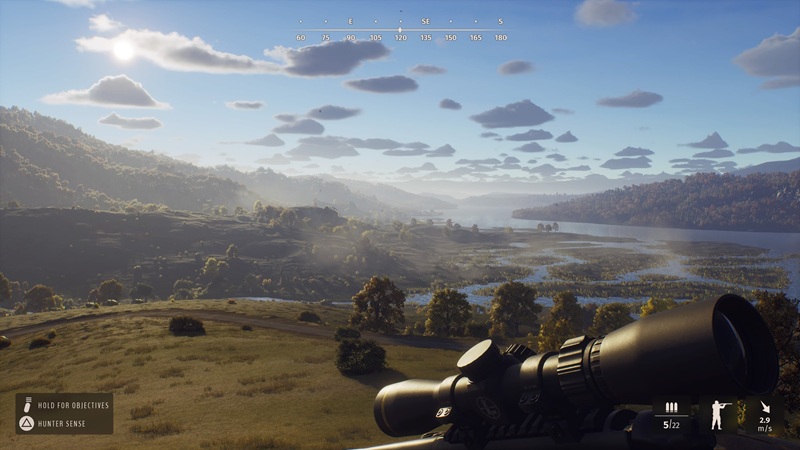Select the standing shooter stance icon

(717, 414)
